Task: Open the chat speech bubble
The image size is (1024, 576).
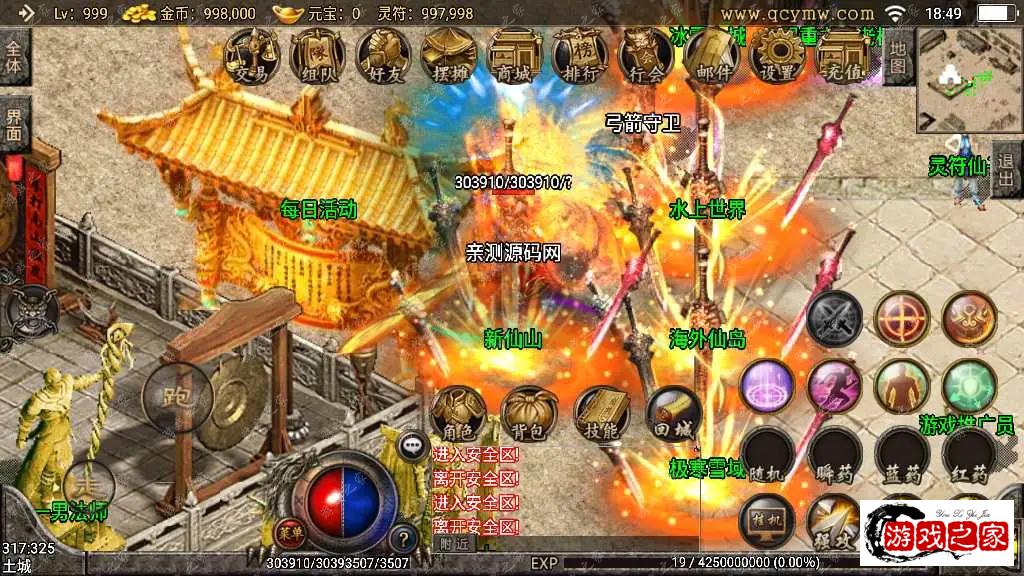Action: click(x=412, y=447)
